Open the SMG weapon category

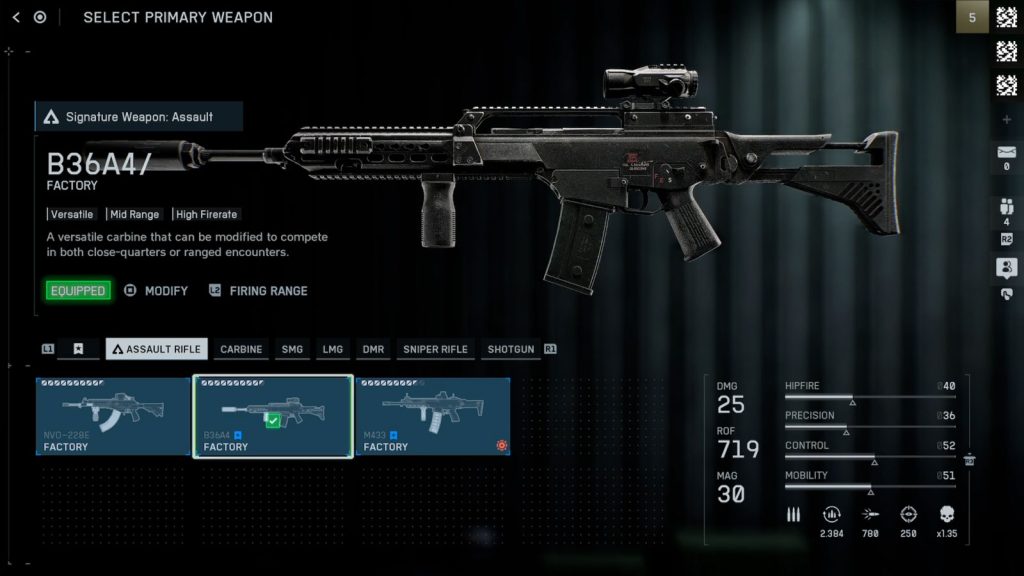(292, 349)
